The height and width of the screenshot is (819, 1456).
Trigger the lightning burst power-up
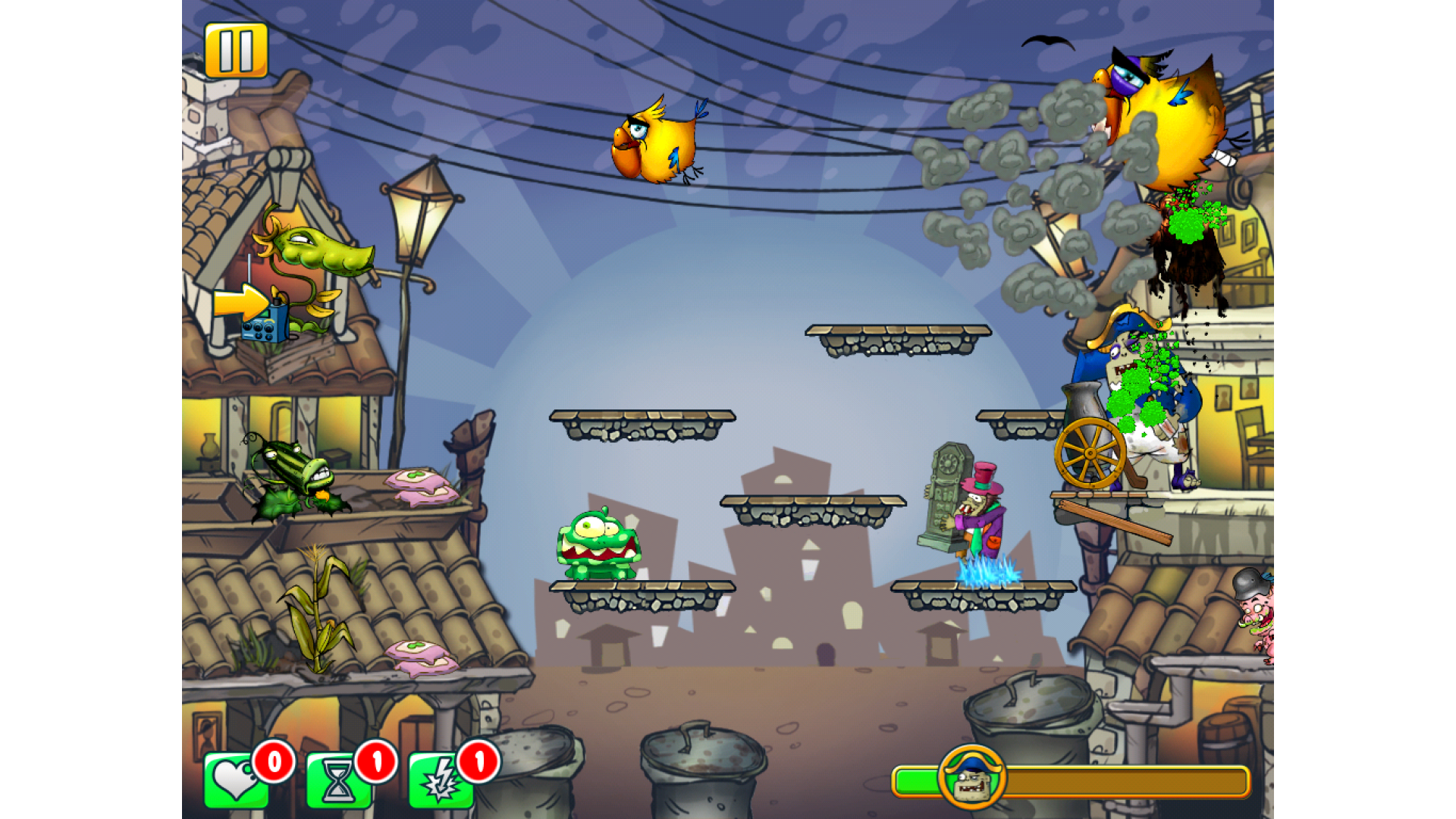coord(441,781)
